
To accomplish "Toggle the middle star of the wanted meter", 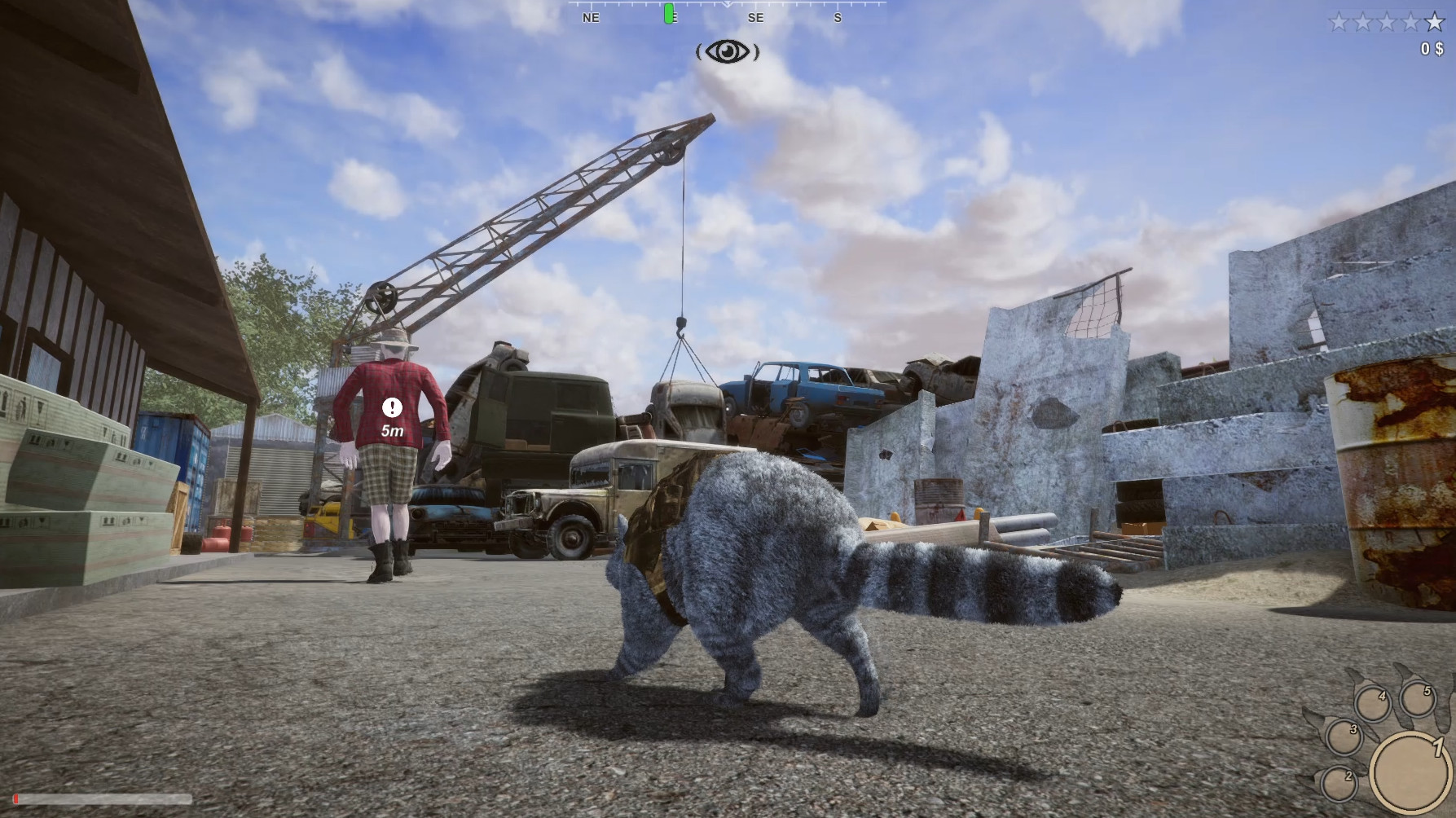I will pyautogui.click(x=1386, y=22).
